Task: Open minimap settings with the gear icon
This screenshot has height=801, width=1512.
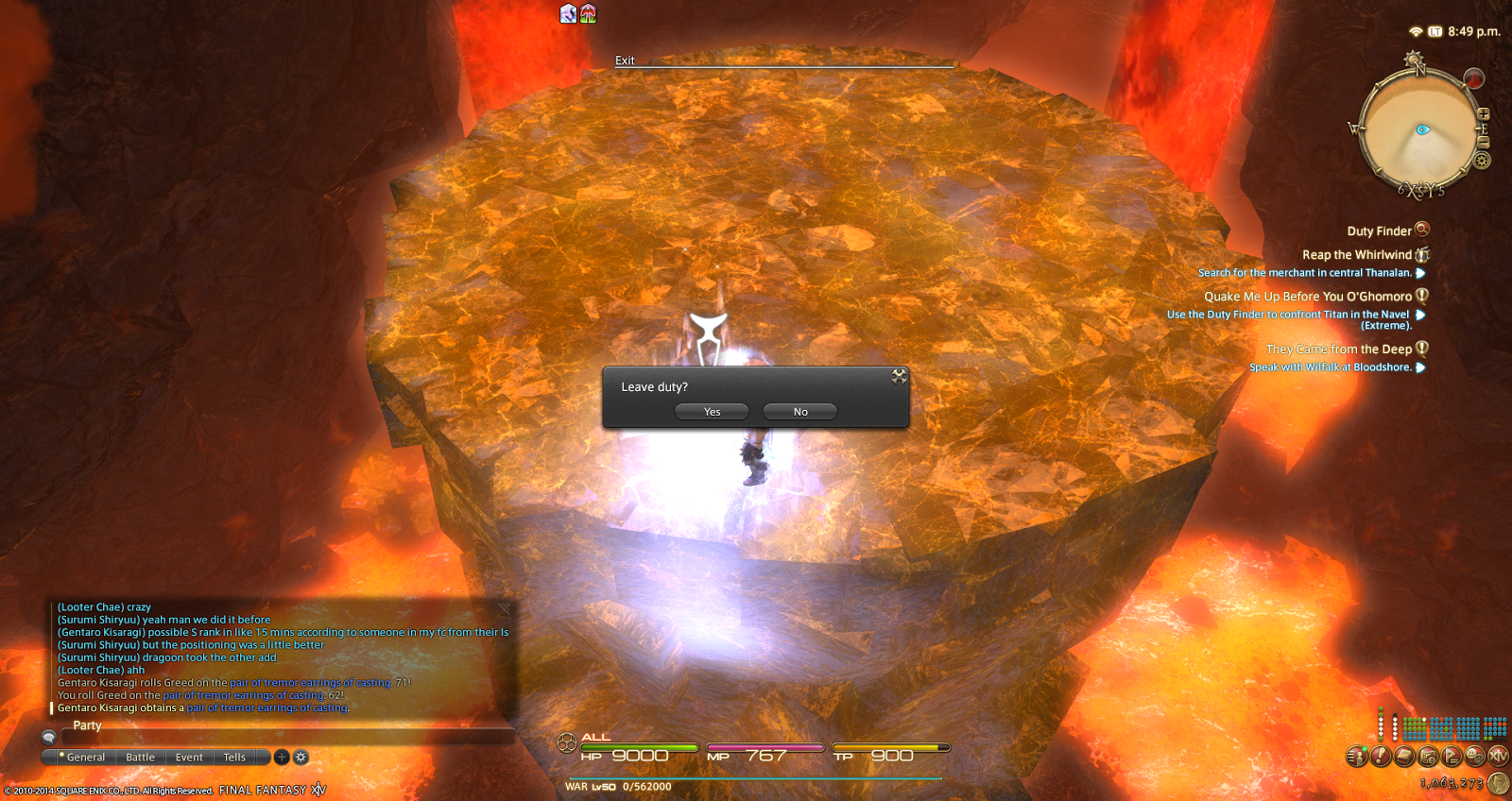Action: pos(1482,161)
